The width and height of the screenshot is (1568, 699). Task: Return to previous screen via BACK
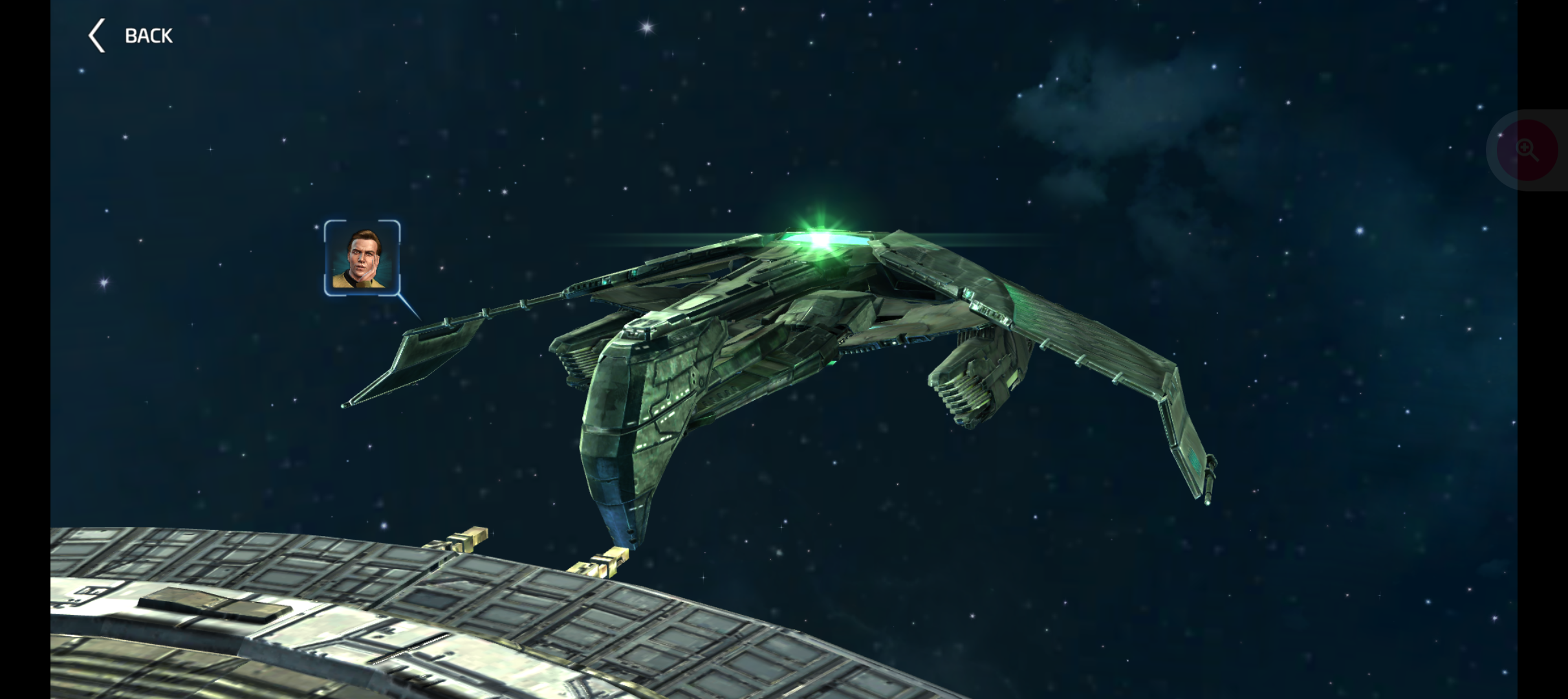point(129,35)
